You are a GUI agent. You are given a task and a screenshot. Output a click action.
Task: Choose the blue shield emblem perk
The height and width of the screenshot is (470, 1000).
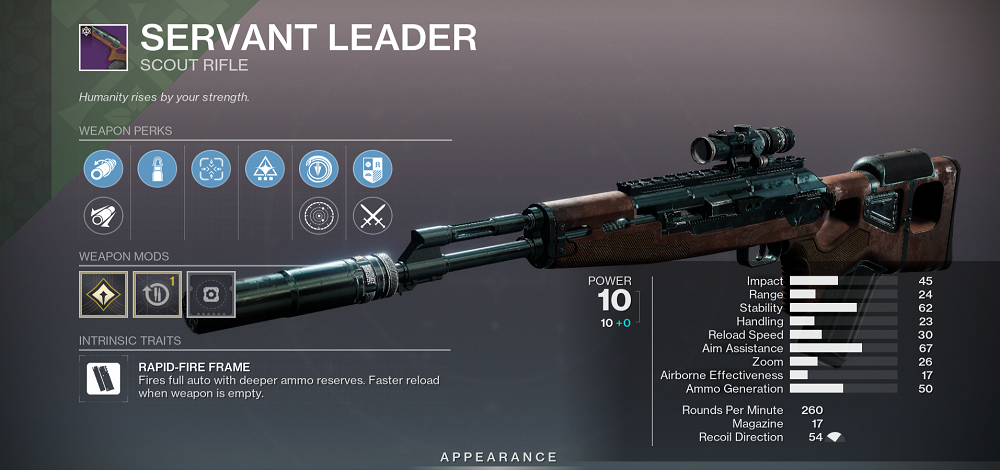pos(373,169)
